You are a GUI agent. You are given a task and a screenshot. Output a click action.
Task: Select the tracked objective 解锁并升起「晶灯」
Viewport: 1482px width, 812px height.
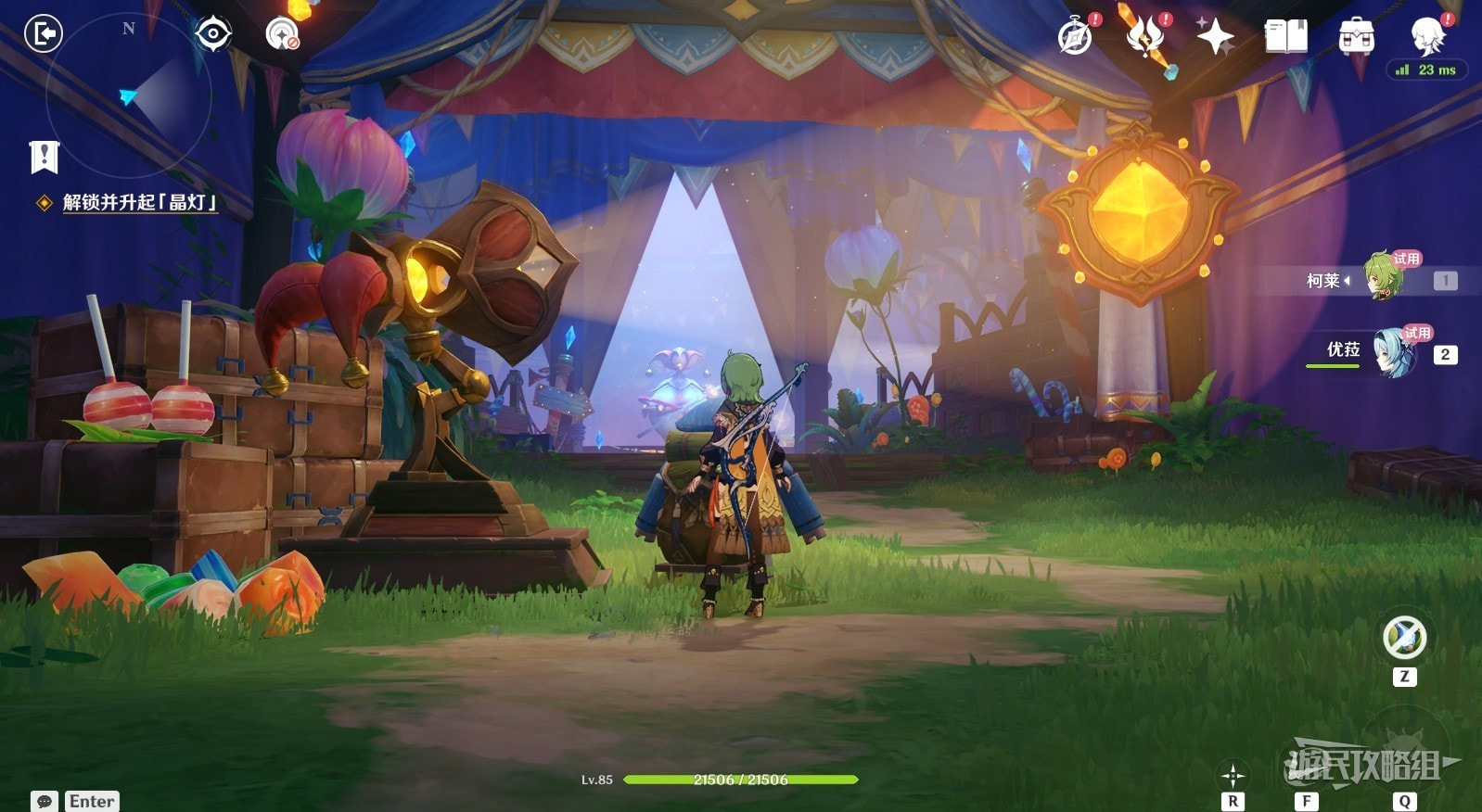[x=139, y=202]
